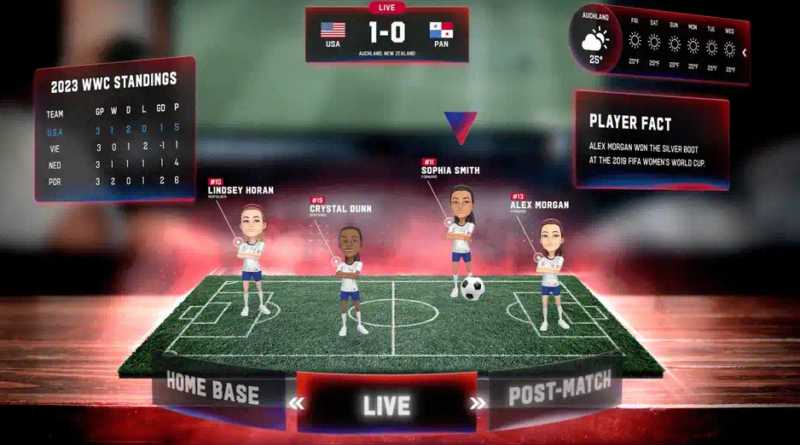Open the USA vs PAN live scoreboard

386,33
